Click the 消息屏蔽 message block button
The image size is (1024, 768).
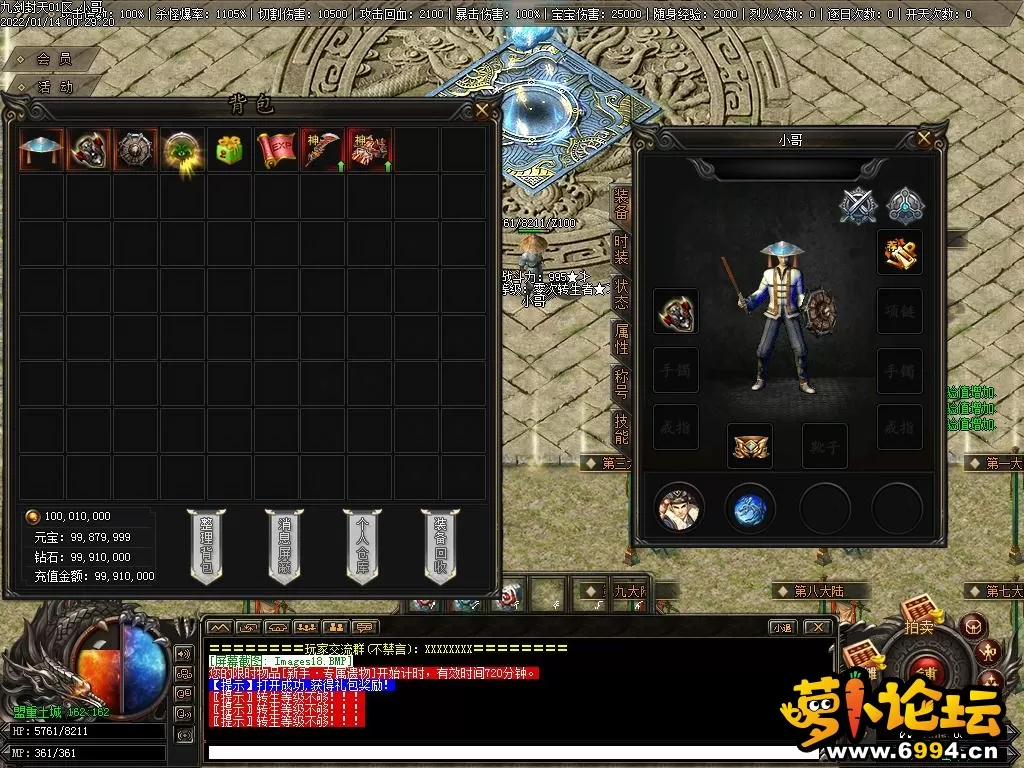click(x=284, y=546)
